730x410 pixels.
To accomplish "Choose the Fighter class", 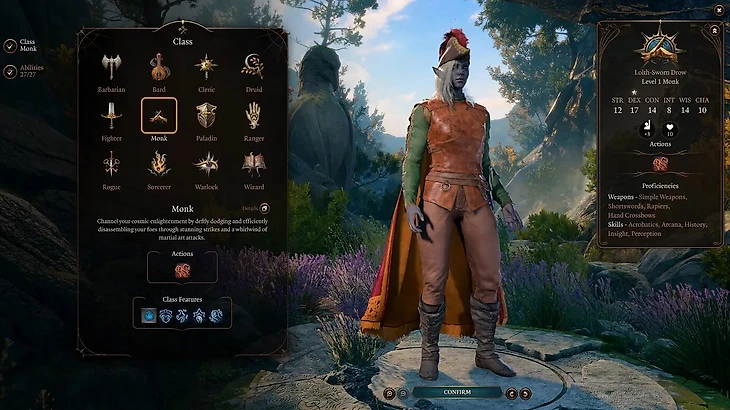I will 110,116.
